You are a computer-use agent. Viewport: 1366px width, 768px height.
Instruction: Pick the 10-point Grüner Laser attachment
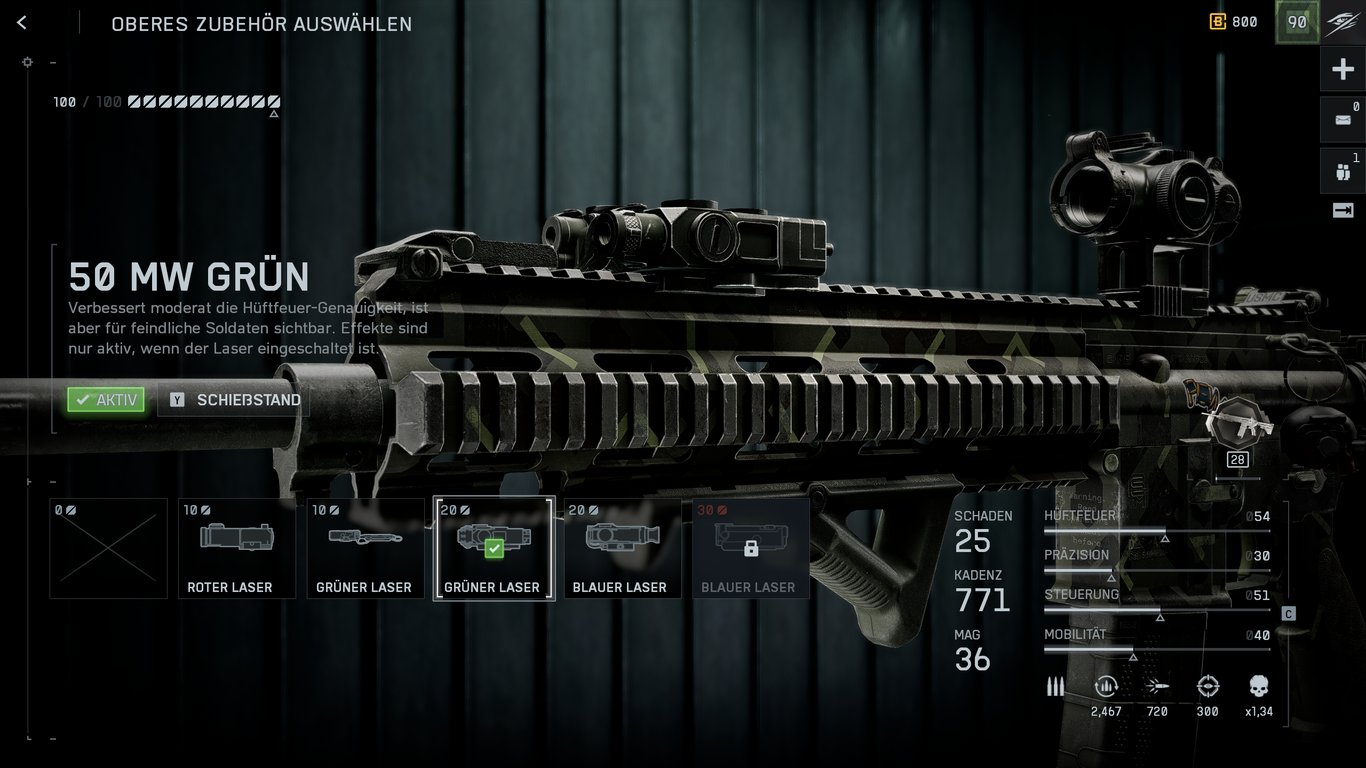364,548
